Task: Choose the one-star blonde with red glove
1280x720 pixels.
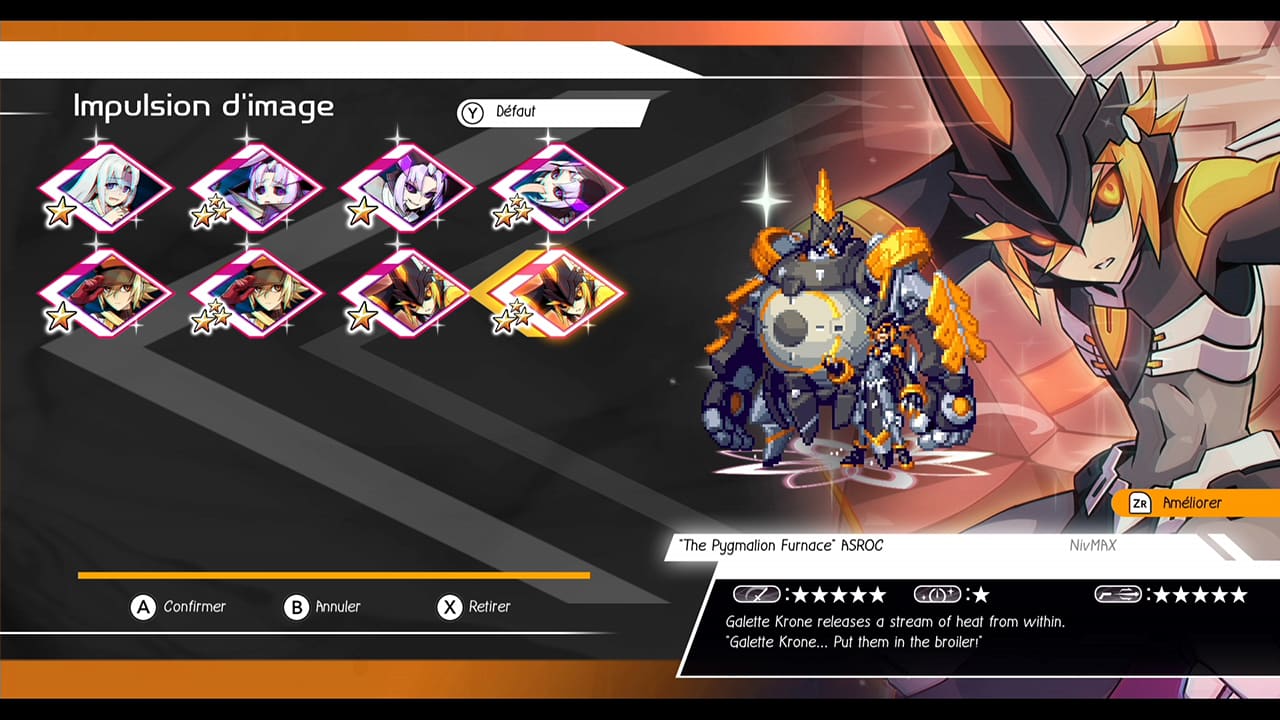Action: click(106, 292)
